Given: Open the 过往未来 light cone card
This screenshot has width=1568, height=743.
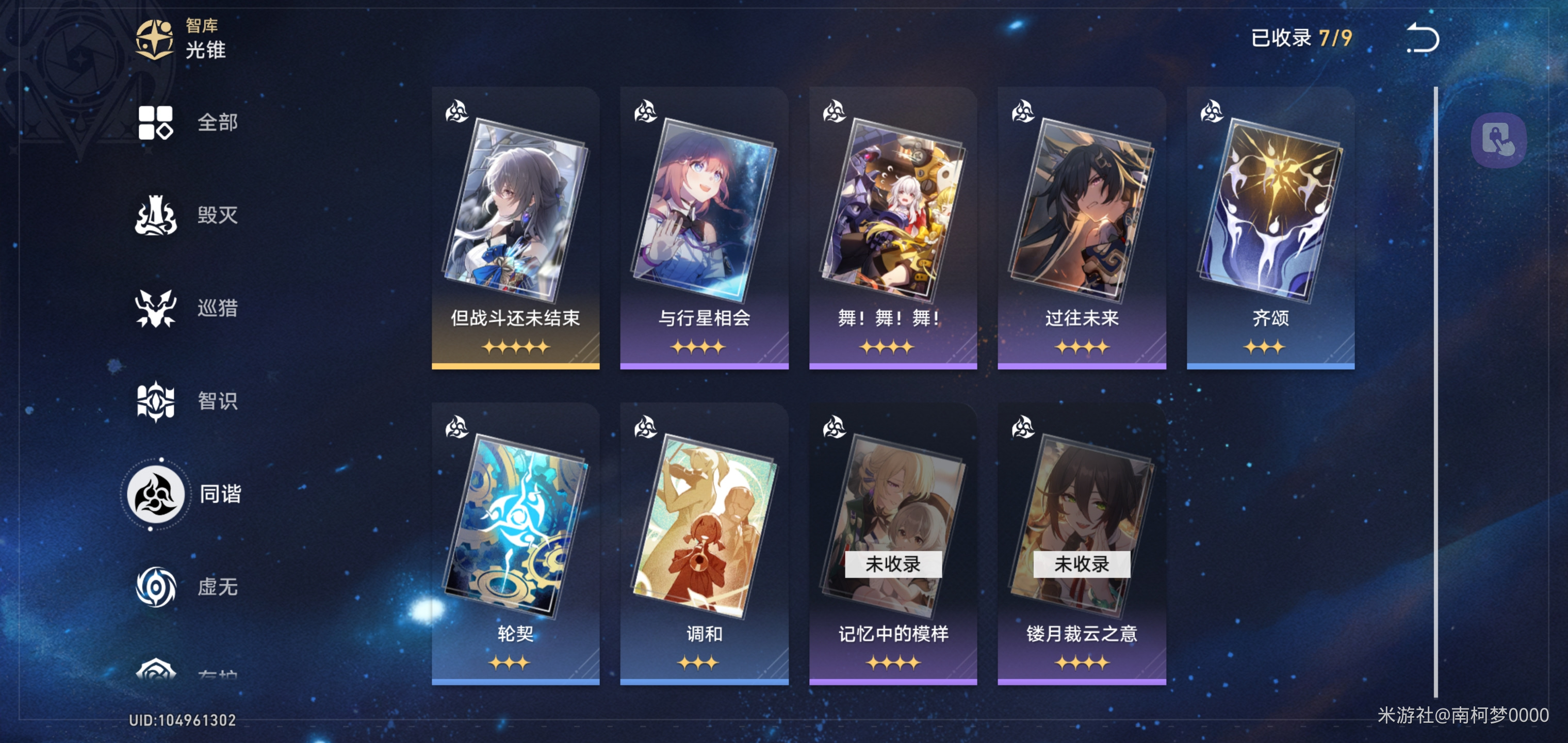Looking at the screenshot, I should tap(1081, 229).
